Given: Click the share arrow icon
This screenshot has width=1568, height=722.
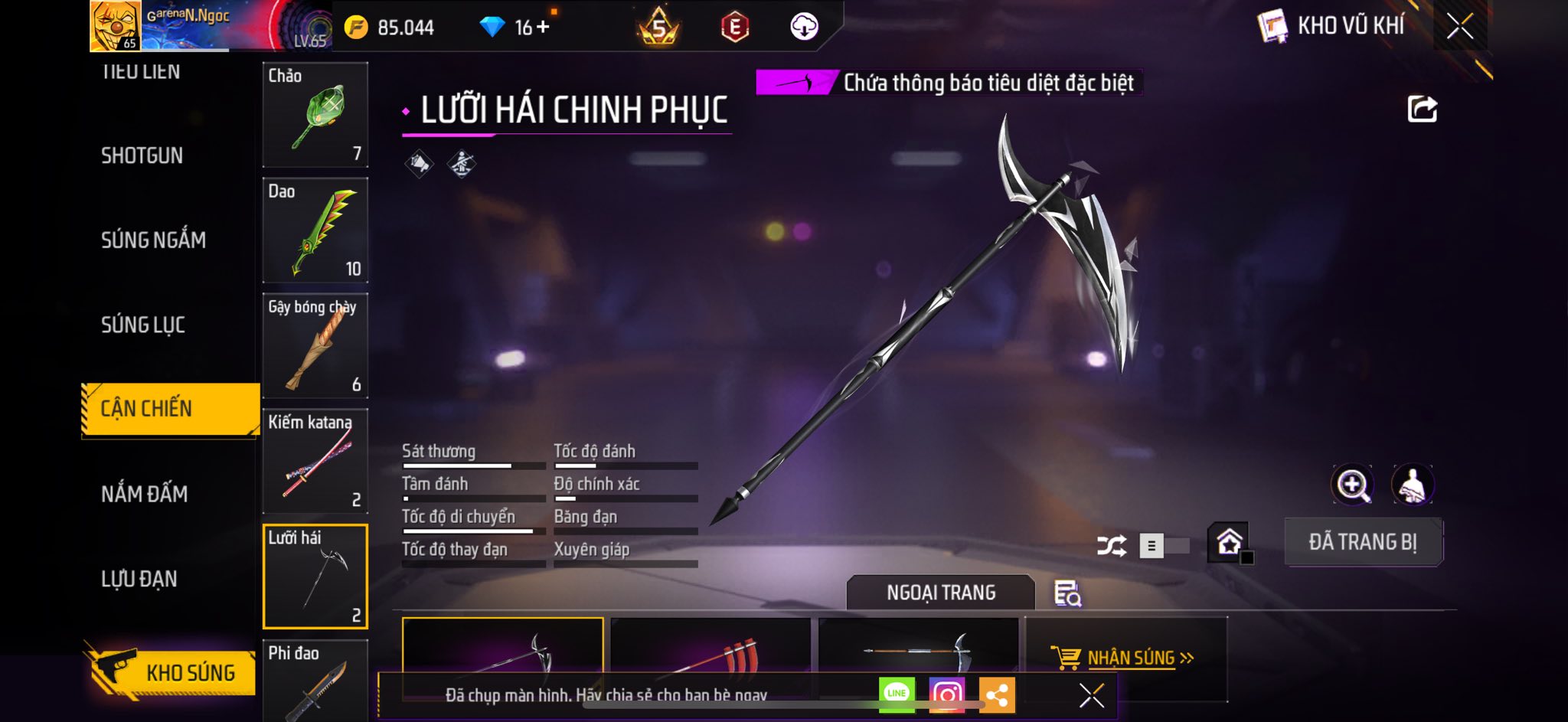Looking at the screenshot, I should coord(1422,109).
